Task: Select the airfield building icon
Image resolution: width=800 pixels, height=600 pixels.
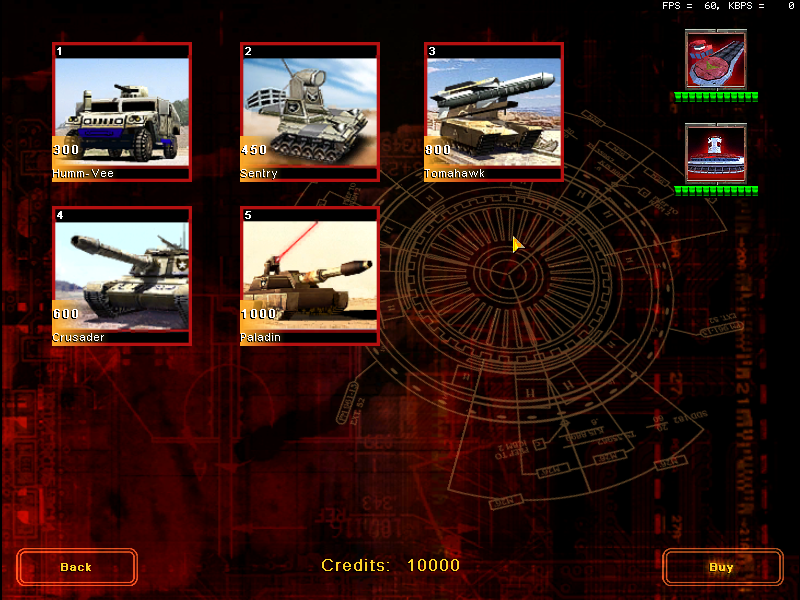Action: (715, 60)
